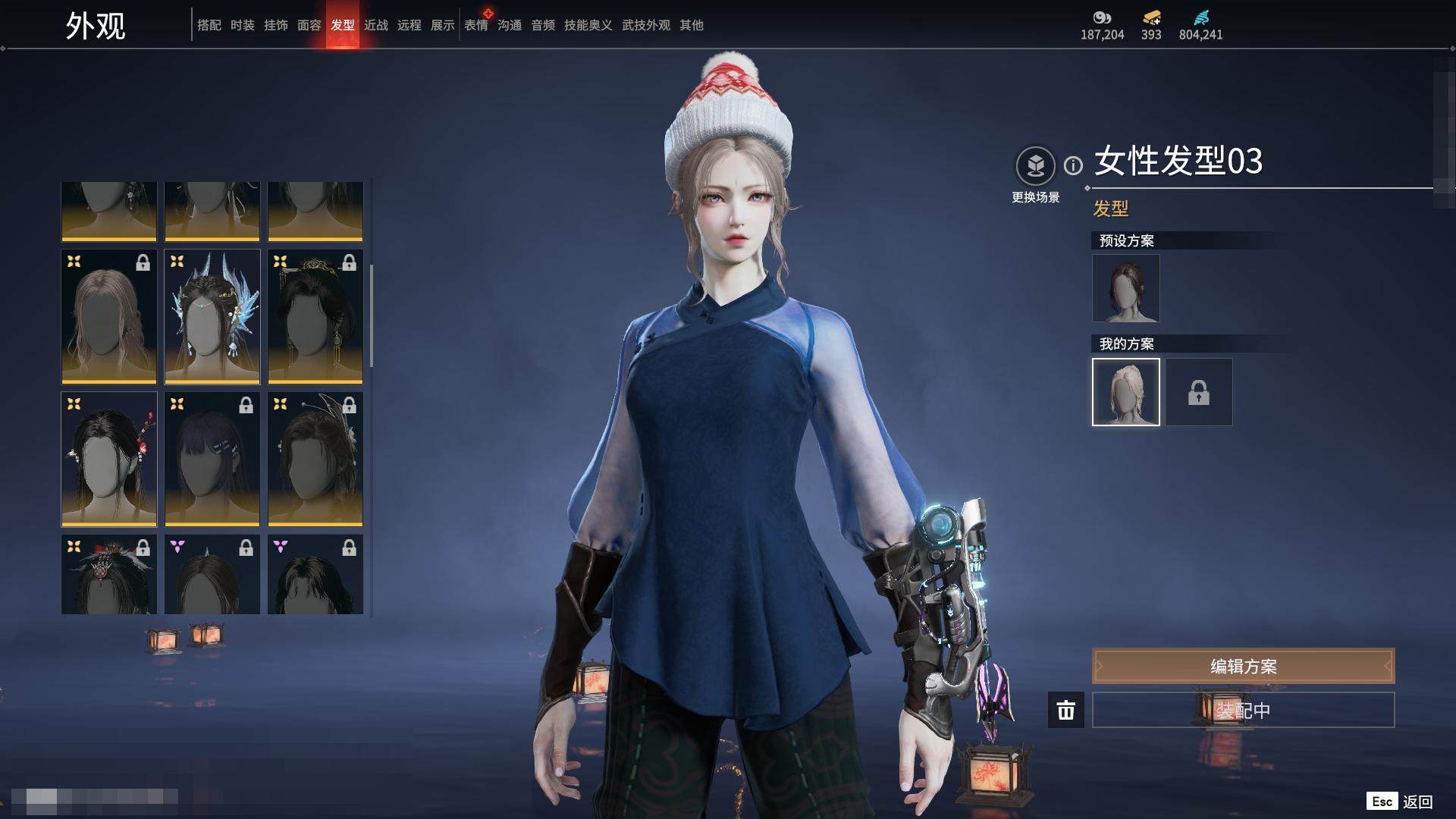Choose the brown preset hairstyle under 预设方案
The width and height of the screenshot is (1456, 819).
coord(1125,288)
